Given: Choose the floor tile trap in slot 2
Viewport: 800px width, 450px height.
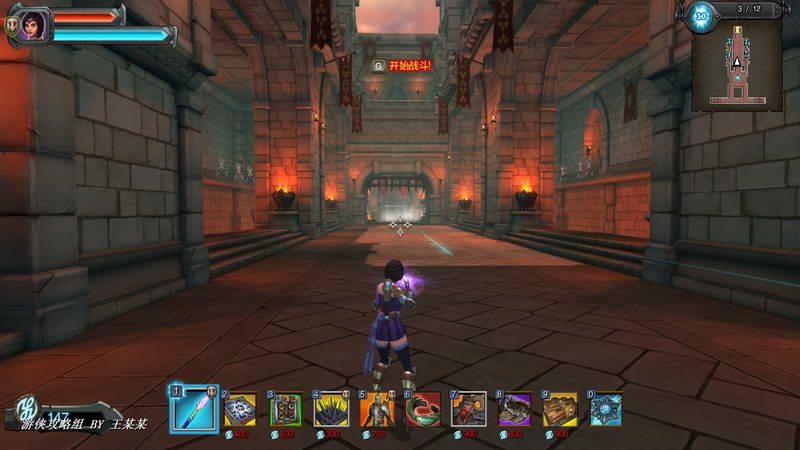Looking at the screenshot, I should coord(241,410).
